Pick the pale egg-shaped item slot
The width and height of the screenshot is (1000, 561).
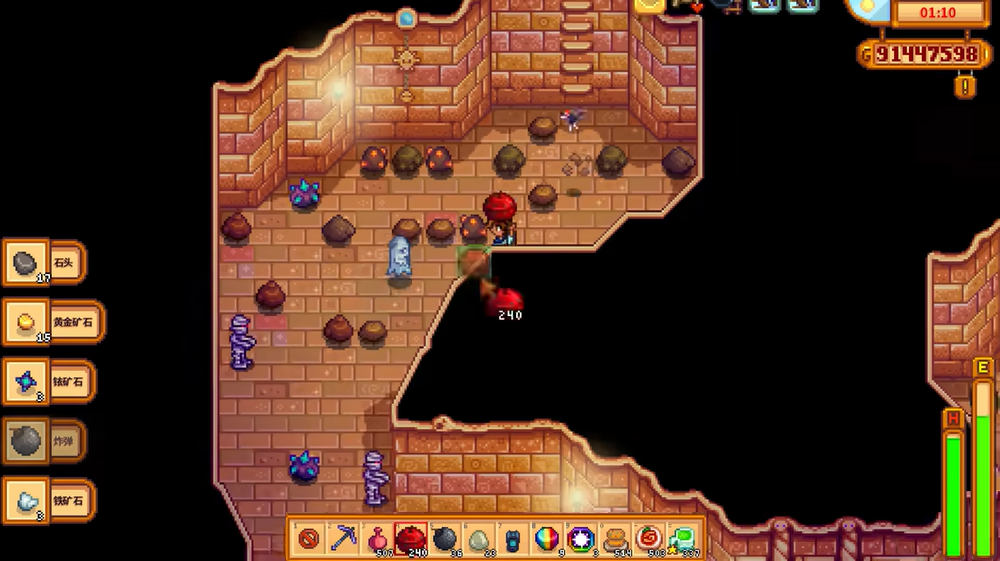tap(479, 539)
